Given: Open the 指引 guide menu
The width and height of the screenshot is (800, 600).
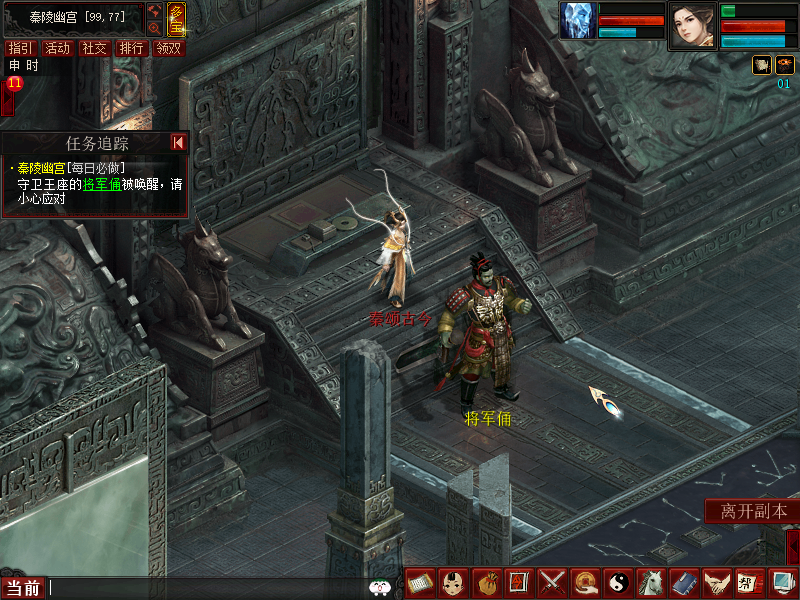Looking at the screenshot, I should [x=20, y=48].
